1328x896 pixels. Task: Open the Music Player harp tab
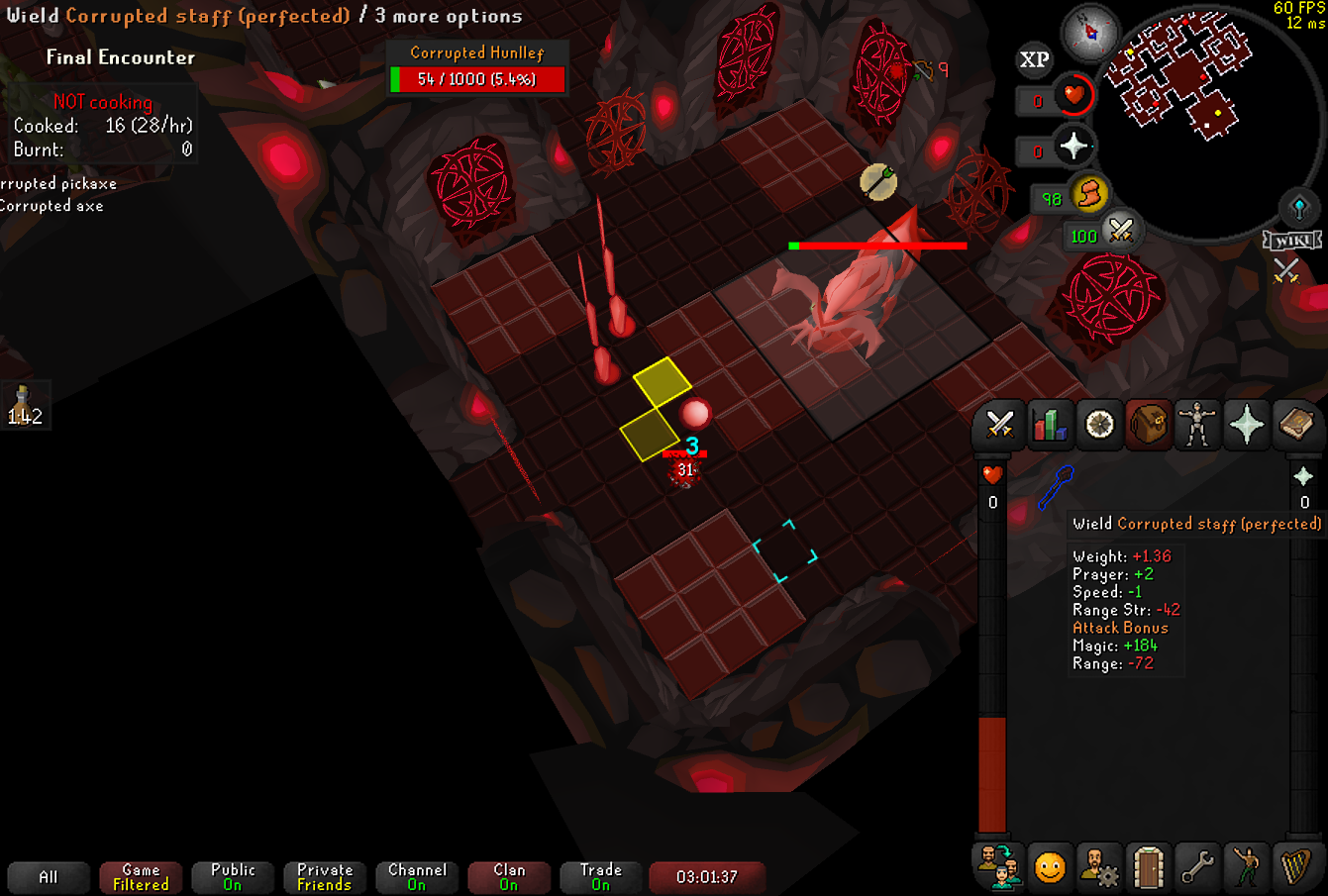(1295, 867)
